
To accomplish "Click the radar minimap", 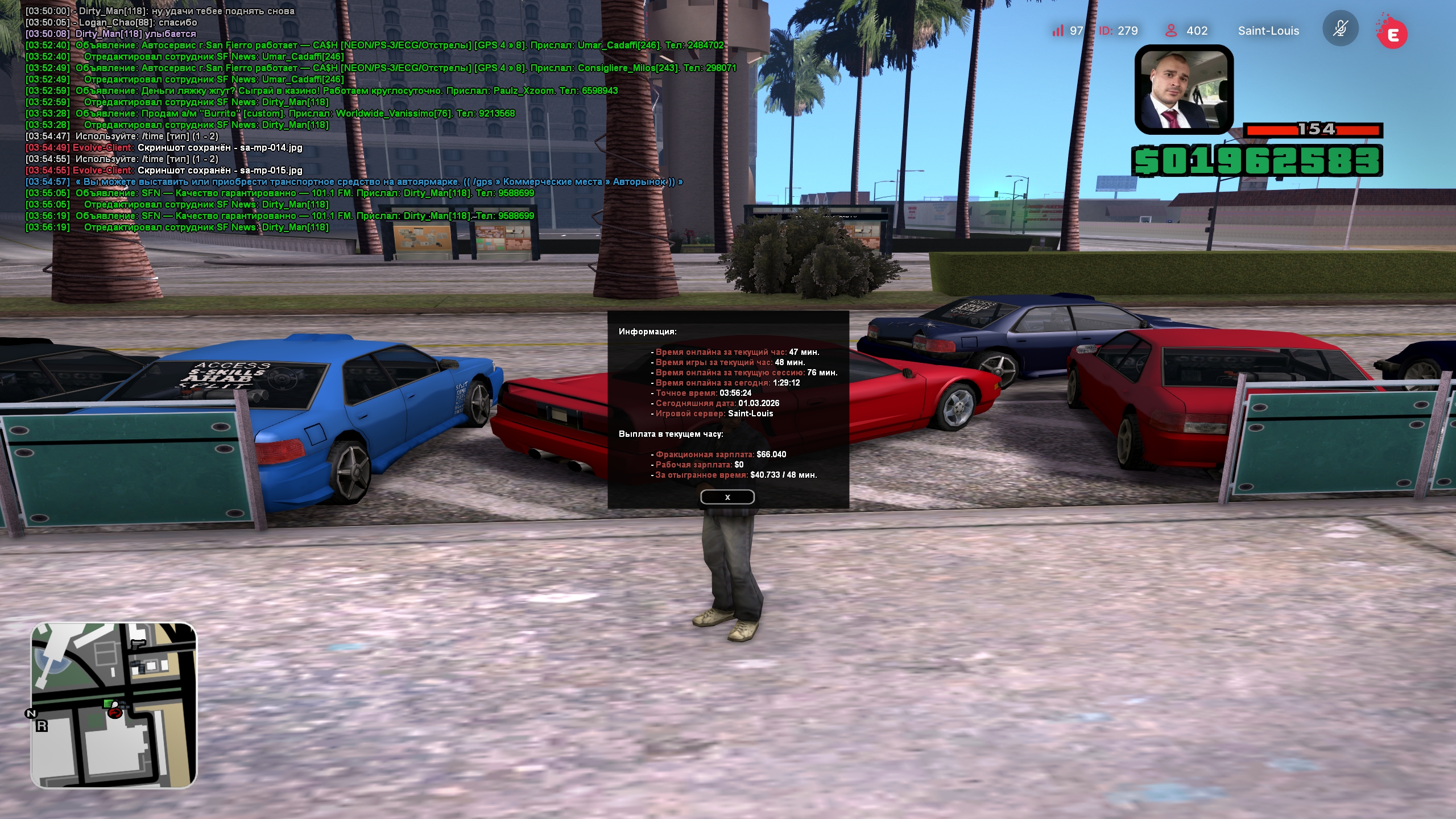I will [114, 705].
